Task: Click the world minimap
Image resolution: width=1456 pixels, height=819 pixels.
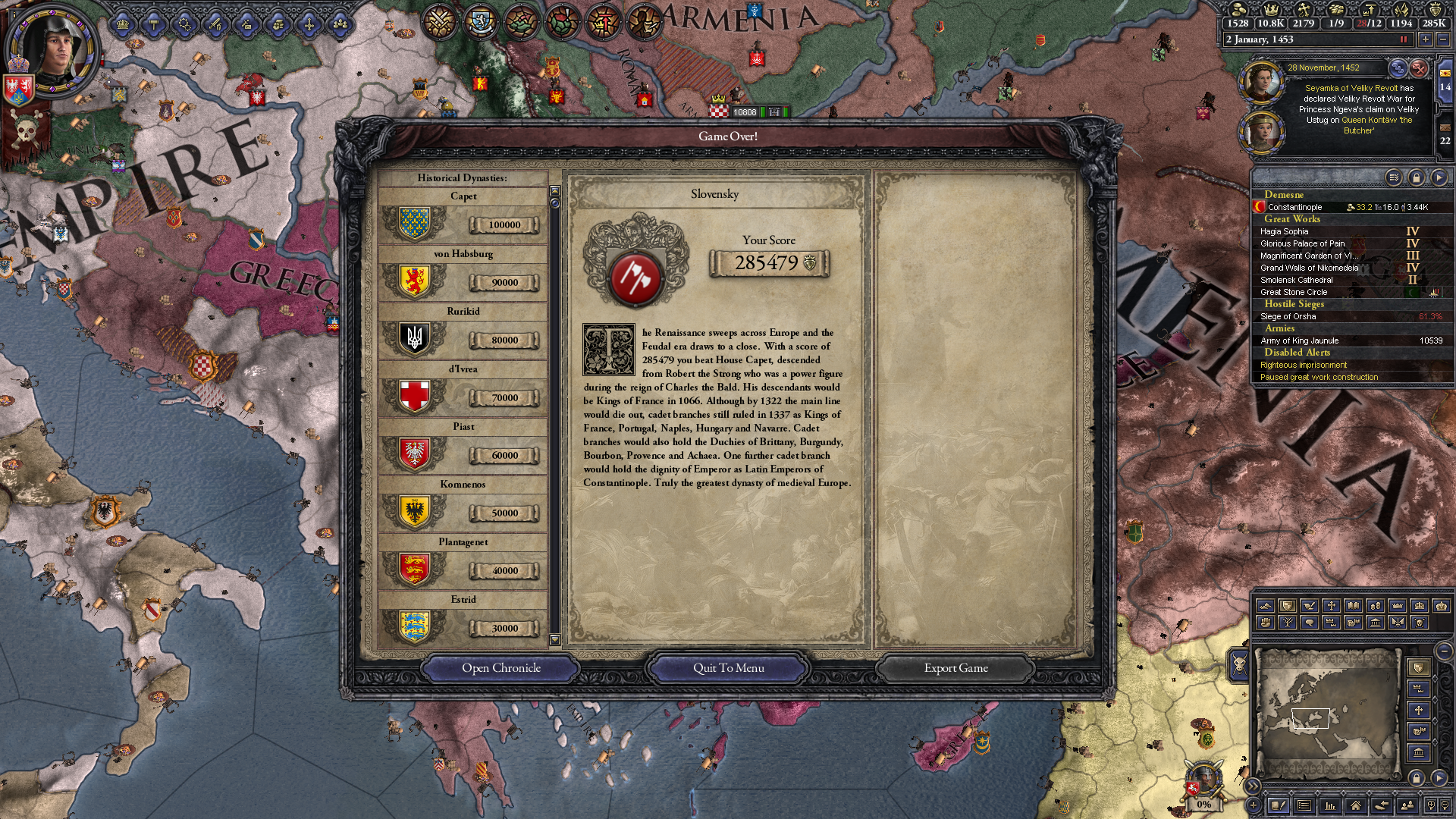Action: tap(1327, 713)
